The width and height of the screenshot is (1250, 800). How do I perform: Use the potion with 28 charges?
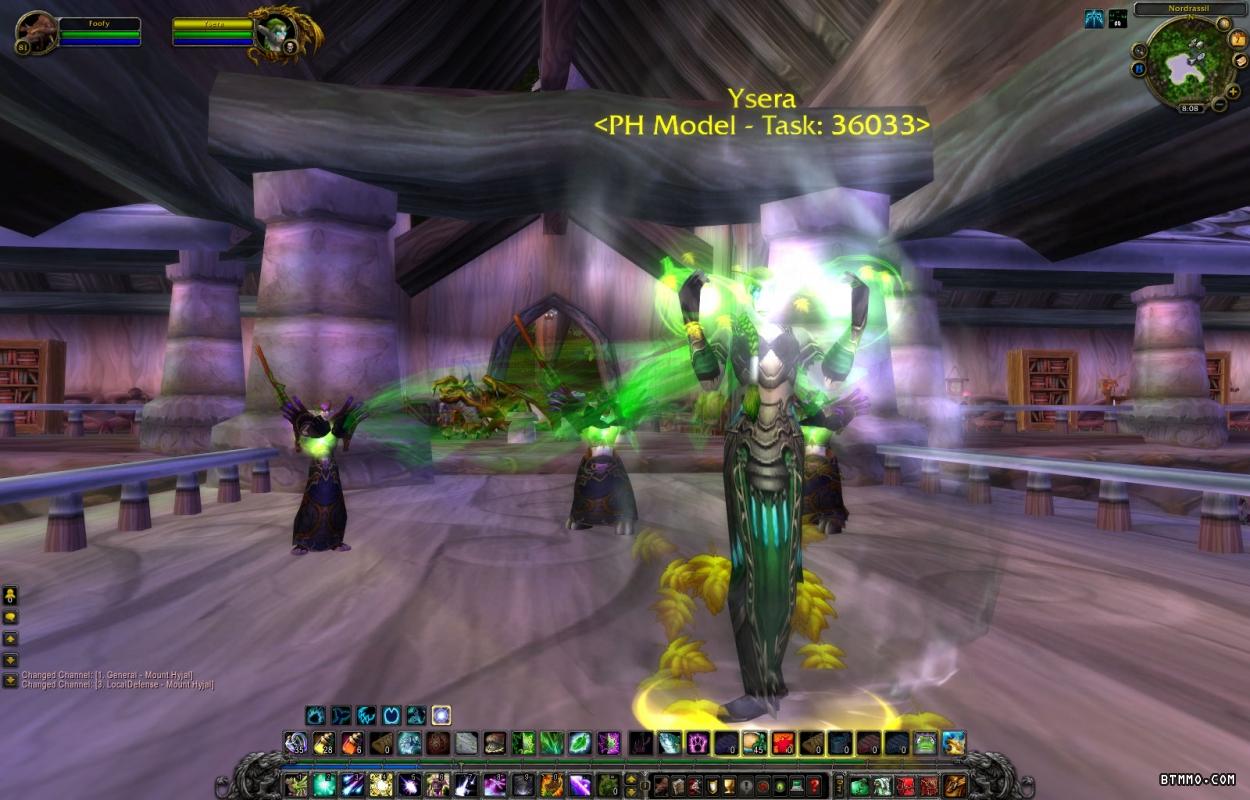point(323,743)
